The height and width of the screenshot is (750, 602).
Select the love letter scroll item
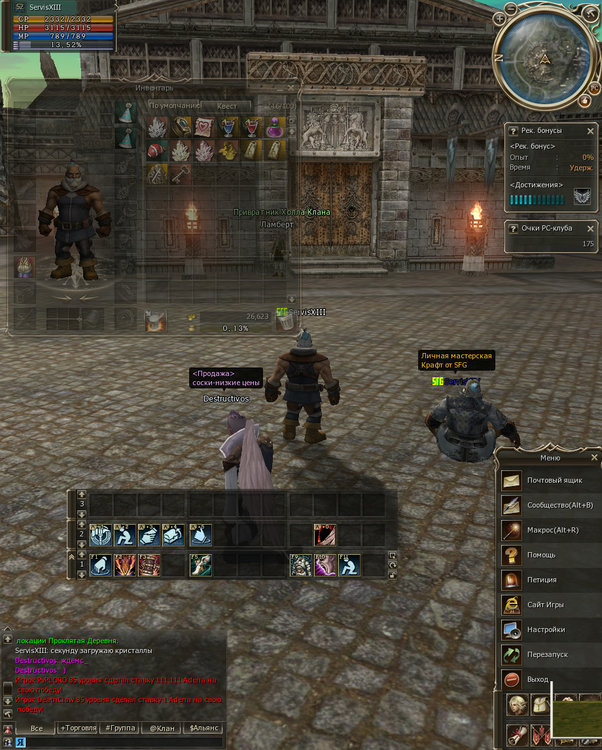(204, 127)
